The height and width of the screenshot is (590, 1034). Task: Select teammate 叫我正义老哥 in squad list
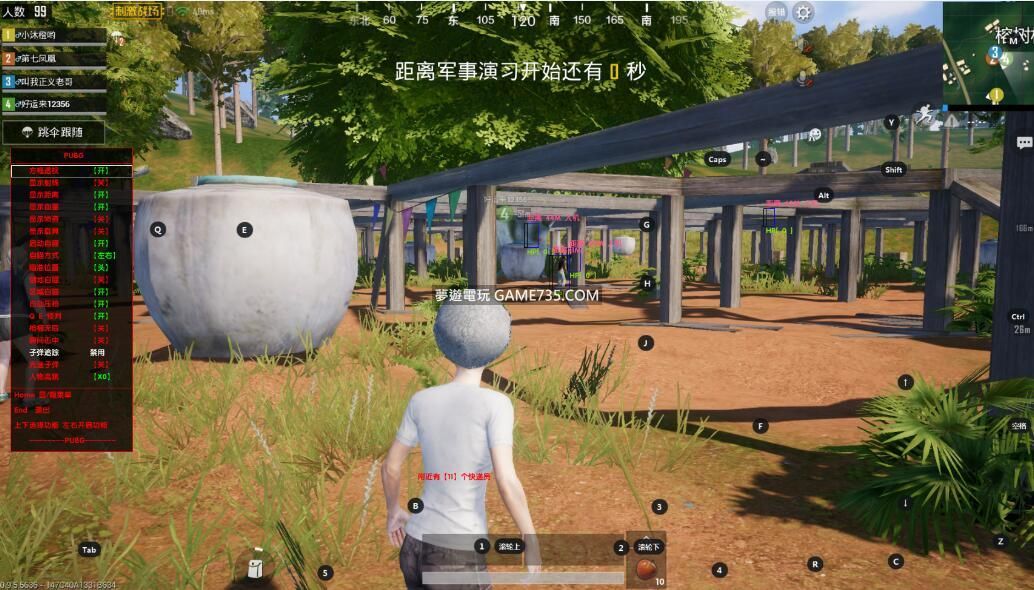[55, 81]
